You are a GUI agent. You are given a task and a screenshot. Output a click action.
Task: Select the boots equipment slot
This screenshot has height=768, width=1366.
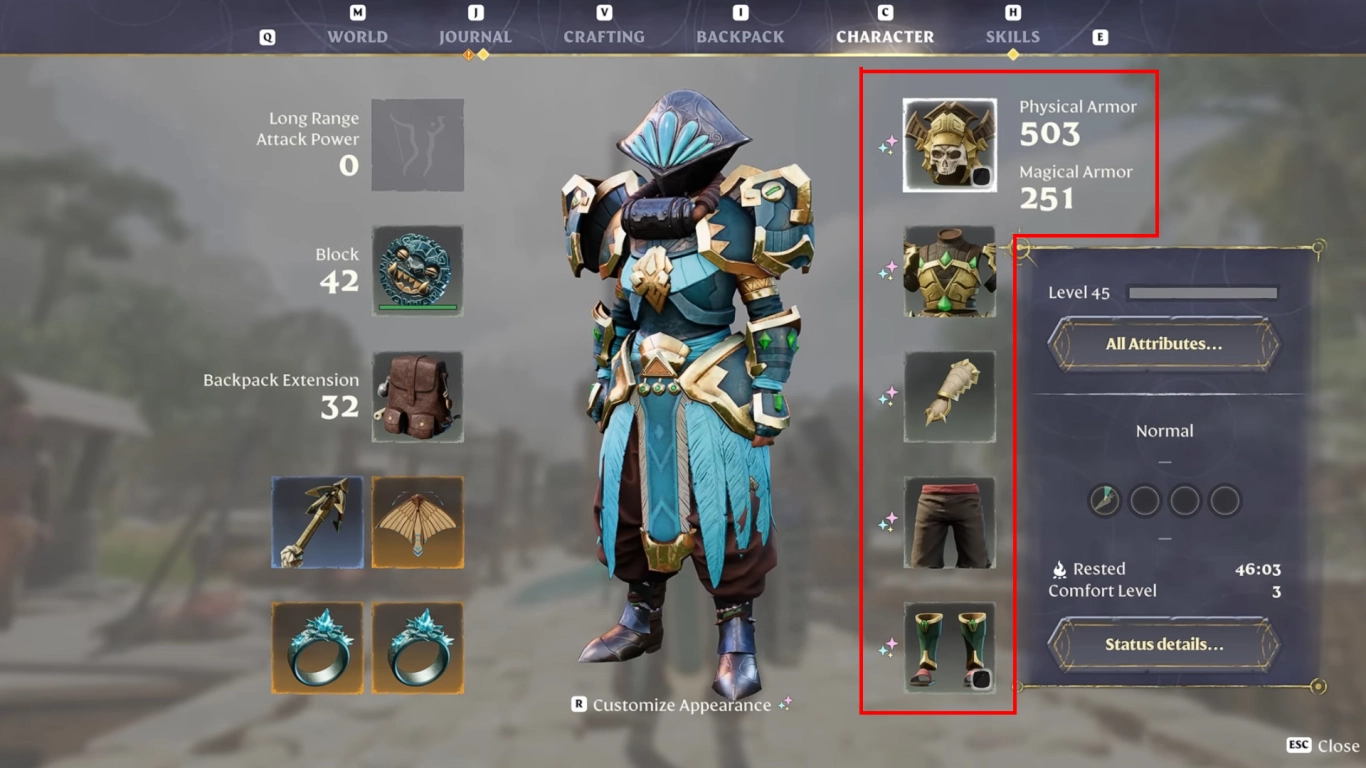click(947, 647)
